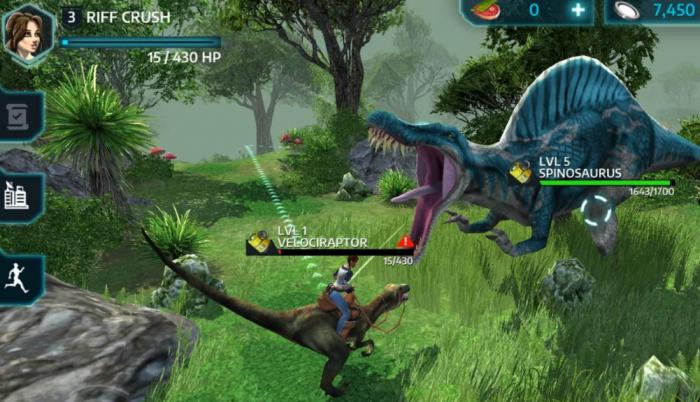Select the Spinosaurus target reticle
The width and height of the screenshot is (700, 402).
point(597,211)
